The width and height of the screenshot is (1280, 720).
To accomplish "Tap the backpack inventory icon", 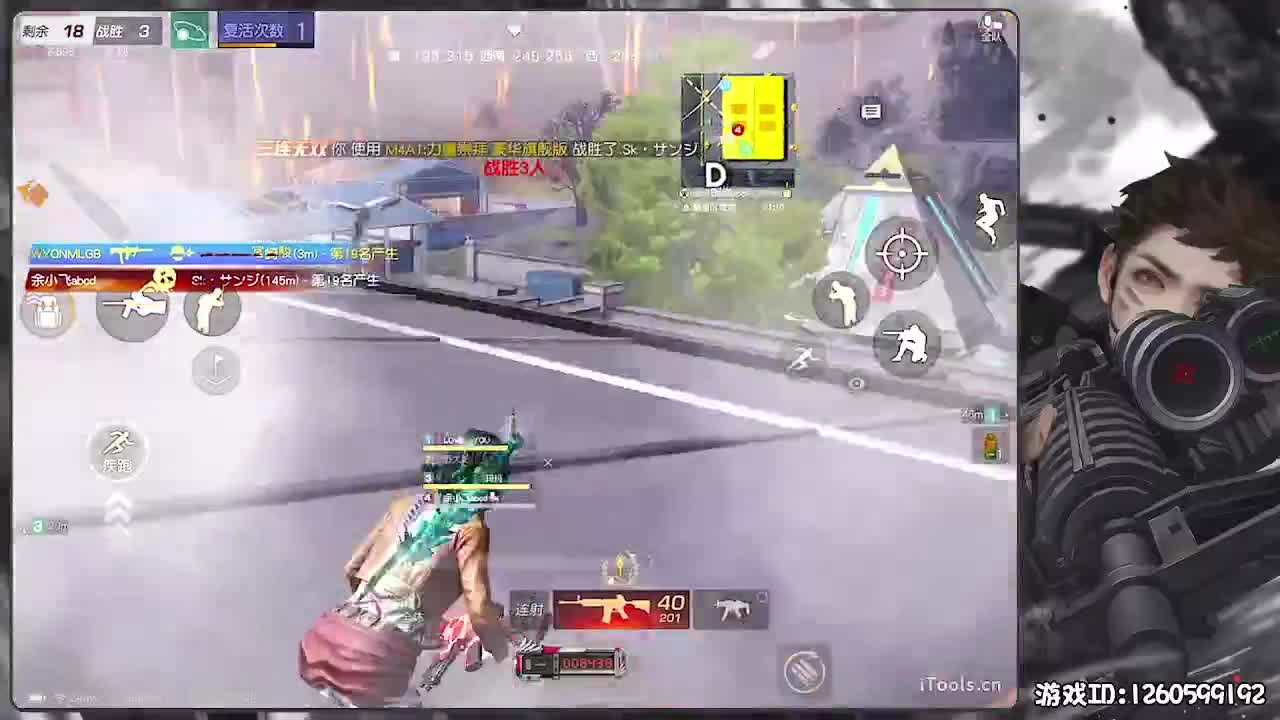I will (45, 315).
